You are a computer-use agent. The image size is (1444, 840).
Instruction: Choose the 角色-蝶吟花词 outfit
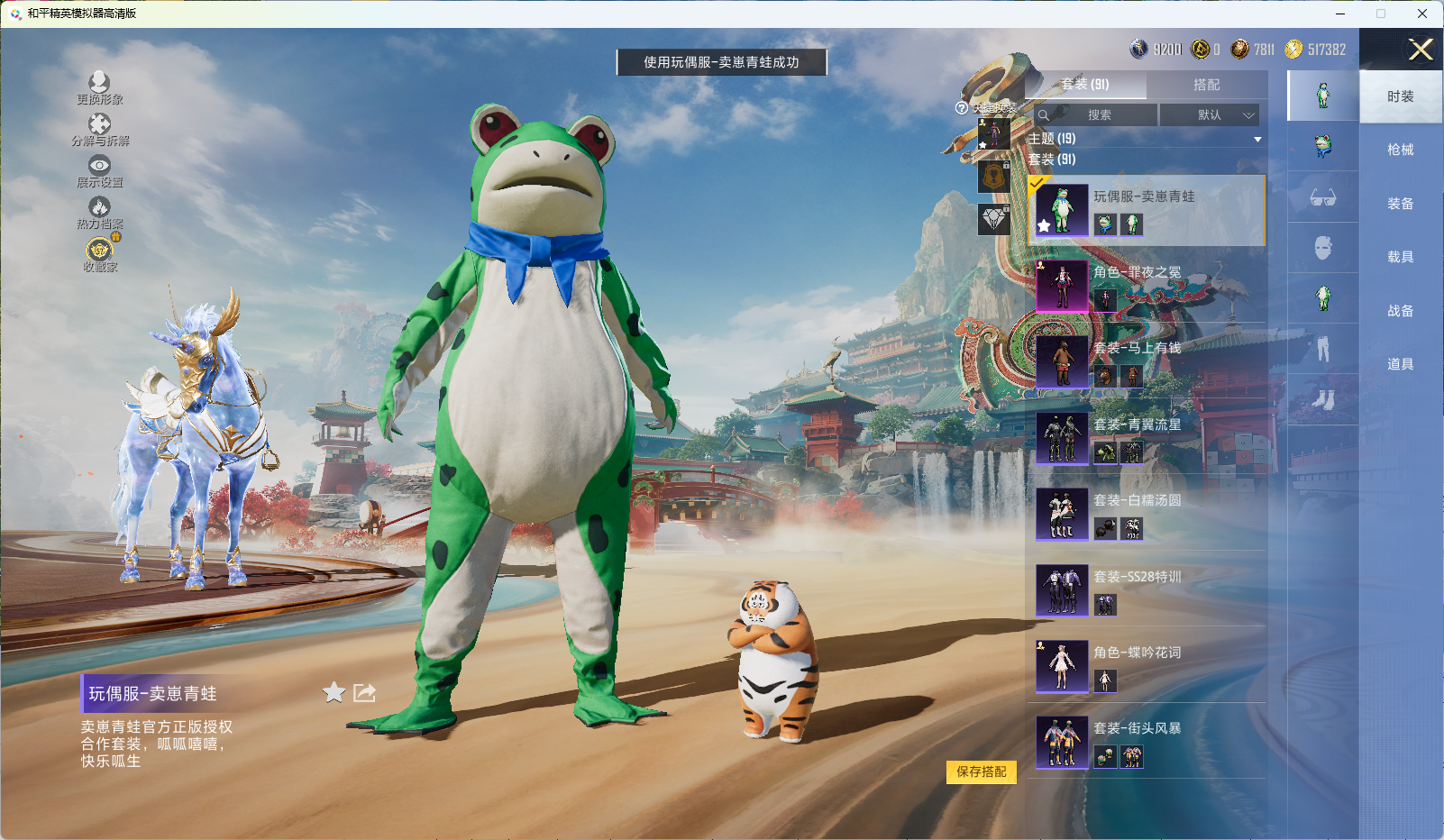point(1145,666)
